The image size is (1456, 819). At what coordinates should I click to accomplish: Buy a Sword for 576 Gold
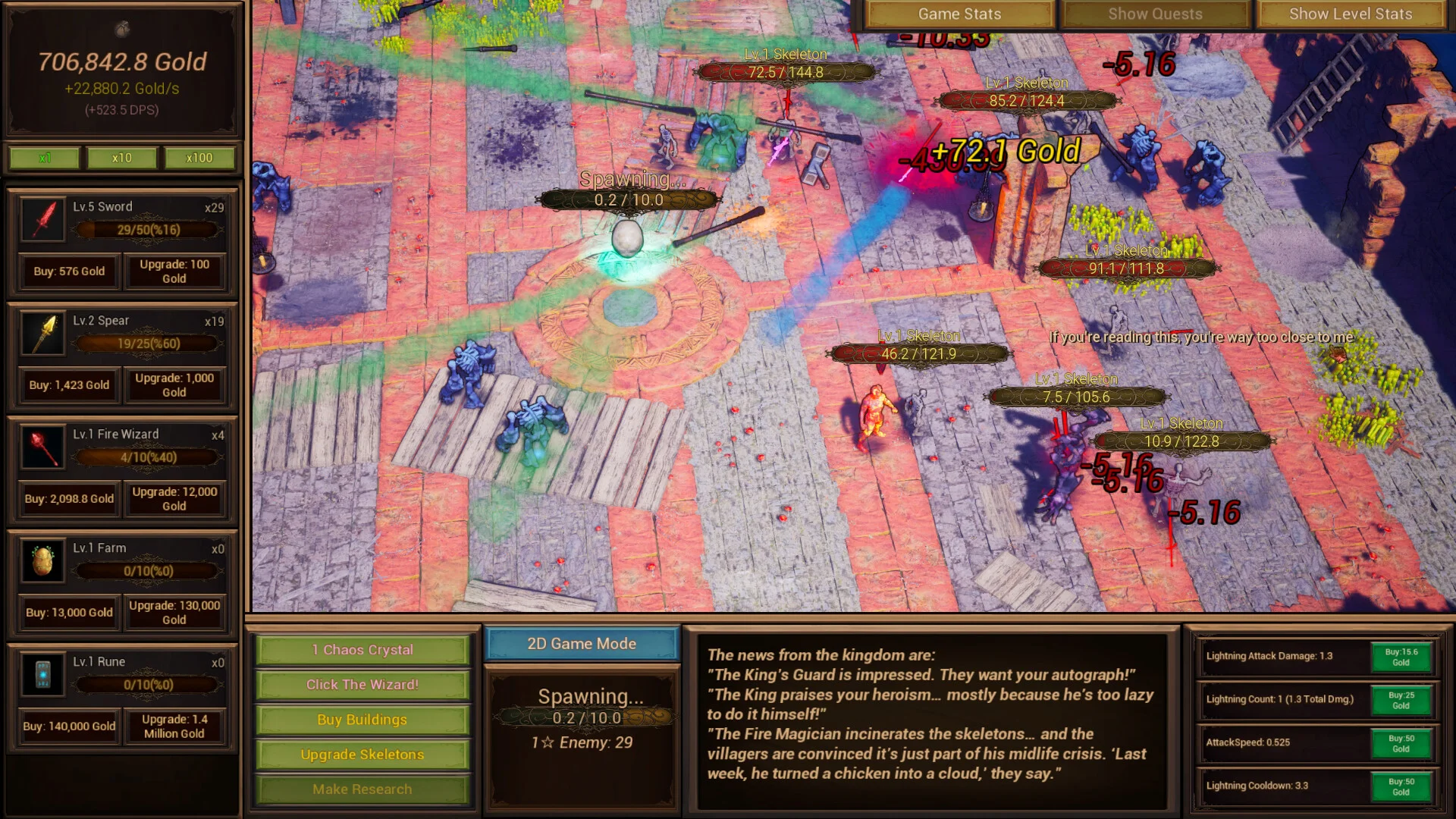(x=69, y=271)
